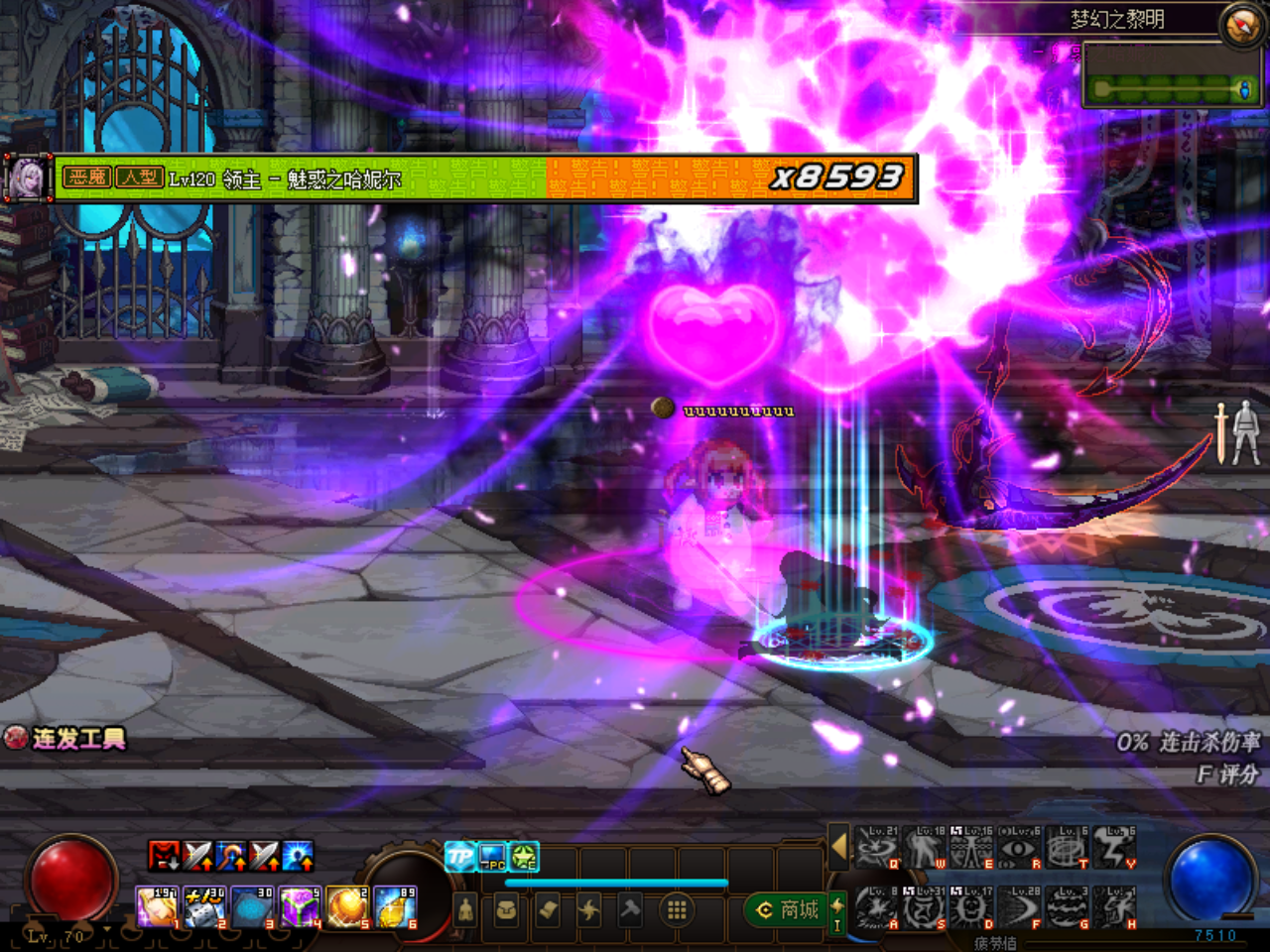Toggle the PC skill display mode
The width and height of the screenshot is (1270, 952).
(491, 856)
